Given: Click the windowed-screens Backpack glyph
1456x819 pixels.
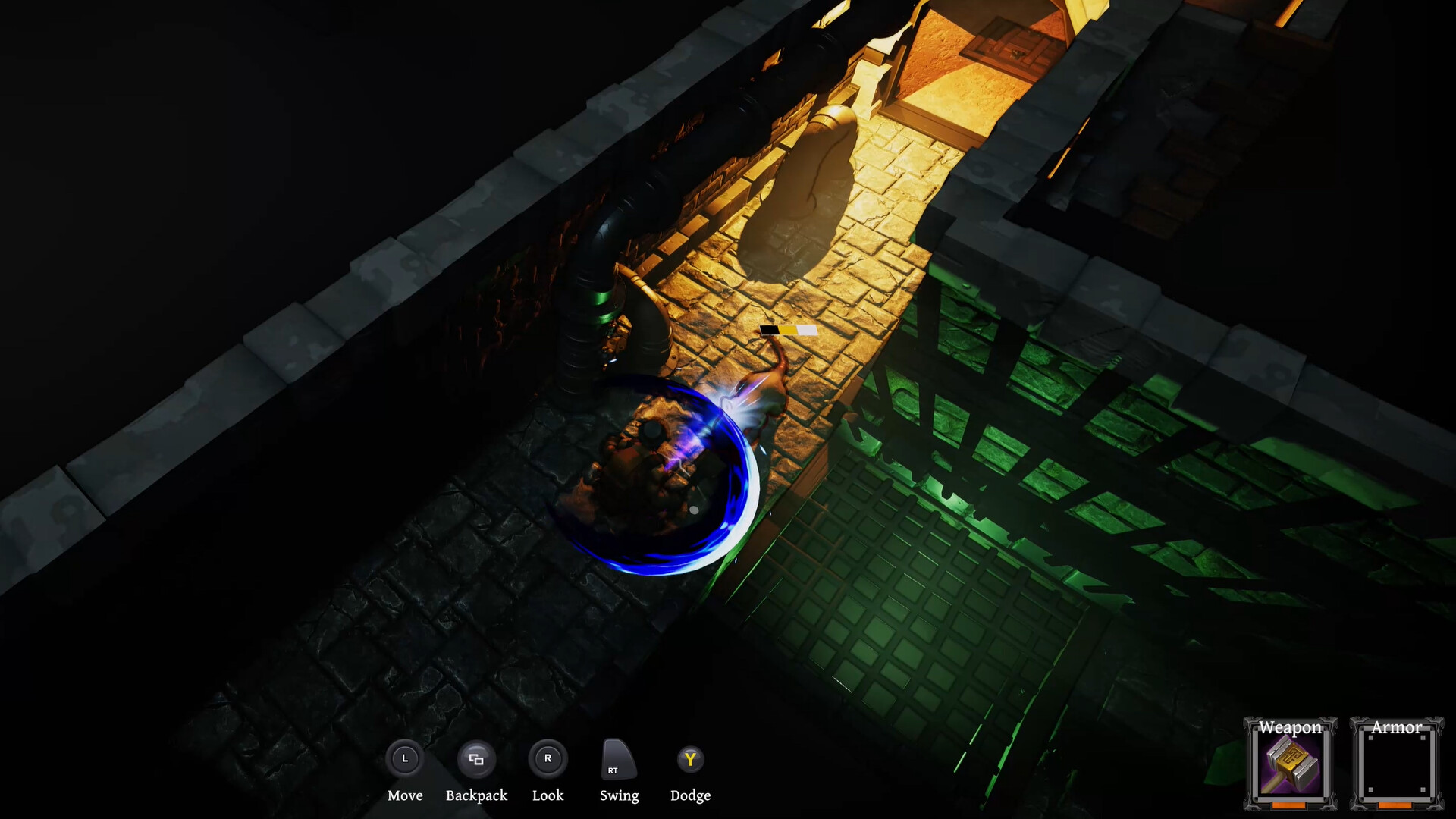Looking at the screenshot, I should click(x=476, y=758).
